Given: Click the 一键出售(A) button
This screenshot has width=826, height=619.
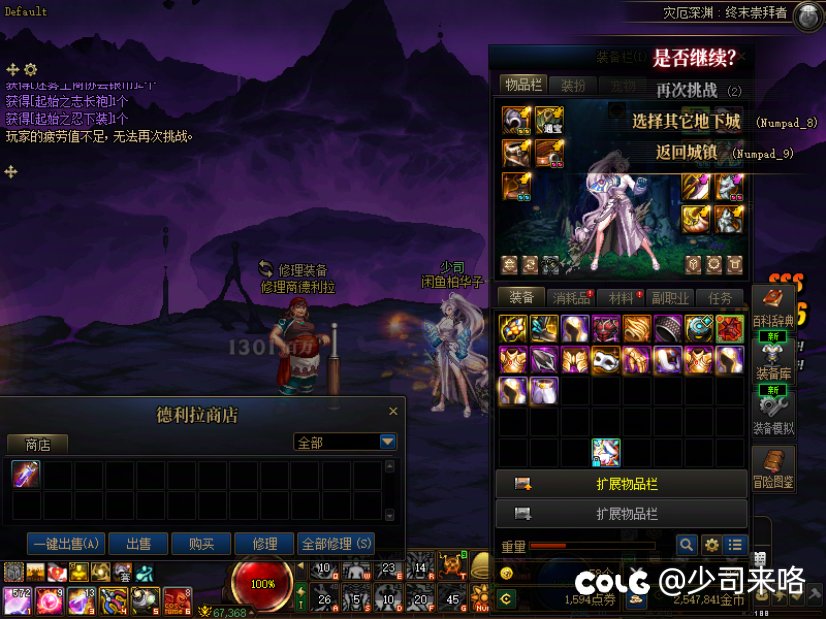Looking at the screenshot, I should 67,544.
